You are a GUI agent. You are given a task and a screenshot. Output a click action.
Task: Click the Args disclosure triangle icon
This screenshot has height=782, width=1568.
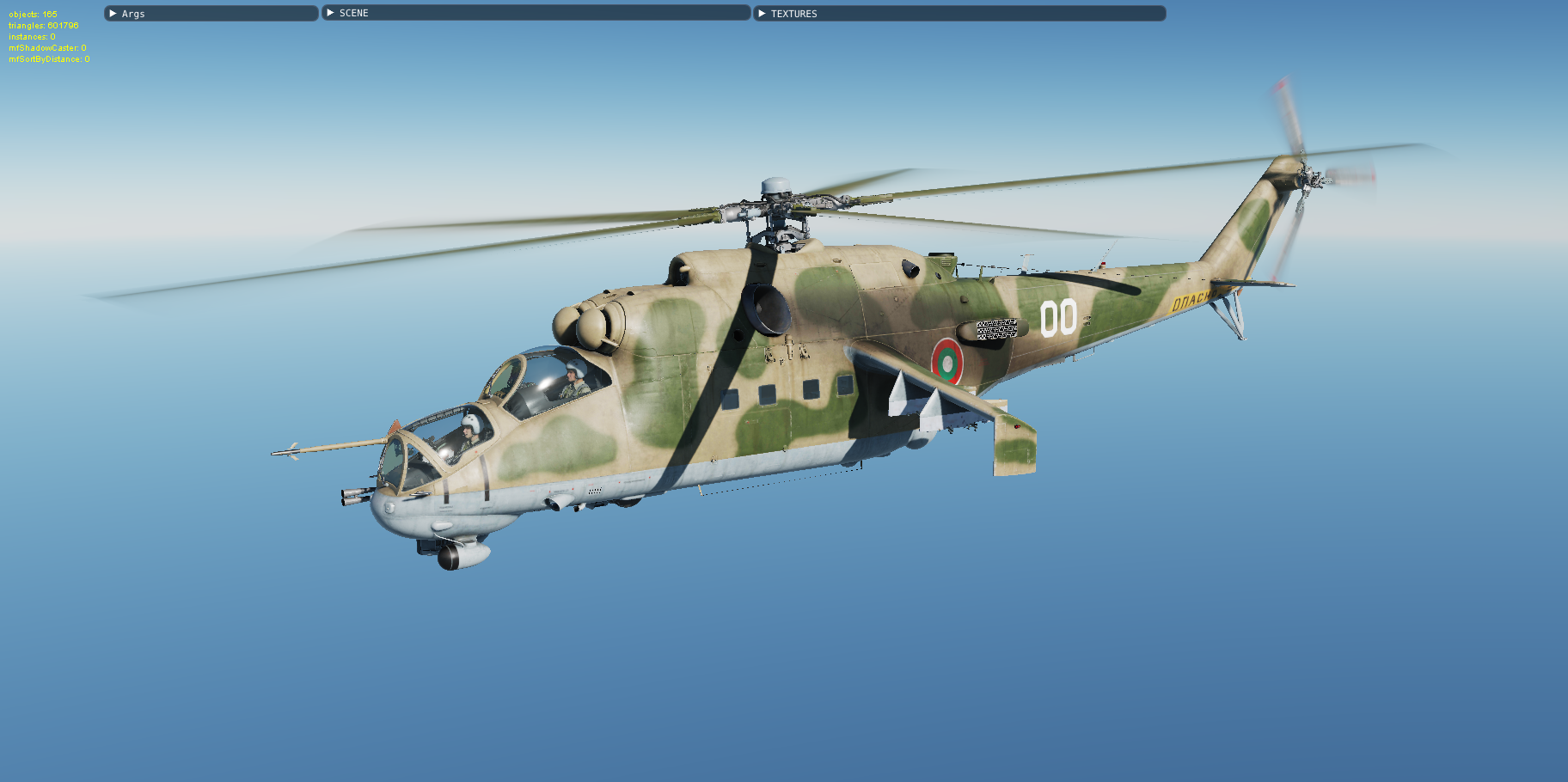click(x=113, y=13)
